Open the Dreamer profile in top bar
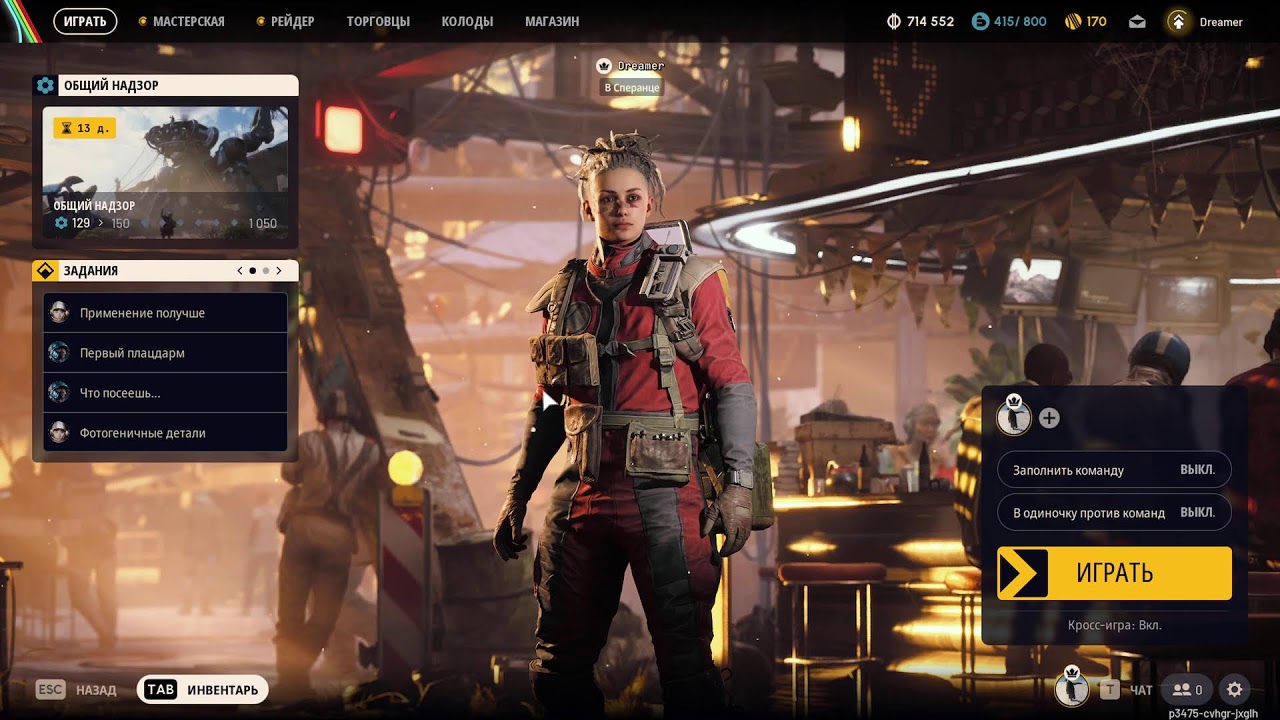 pos(1205,21)
